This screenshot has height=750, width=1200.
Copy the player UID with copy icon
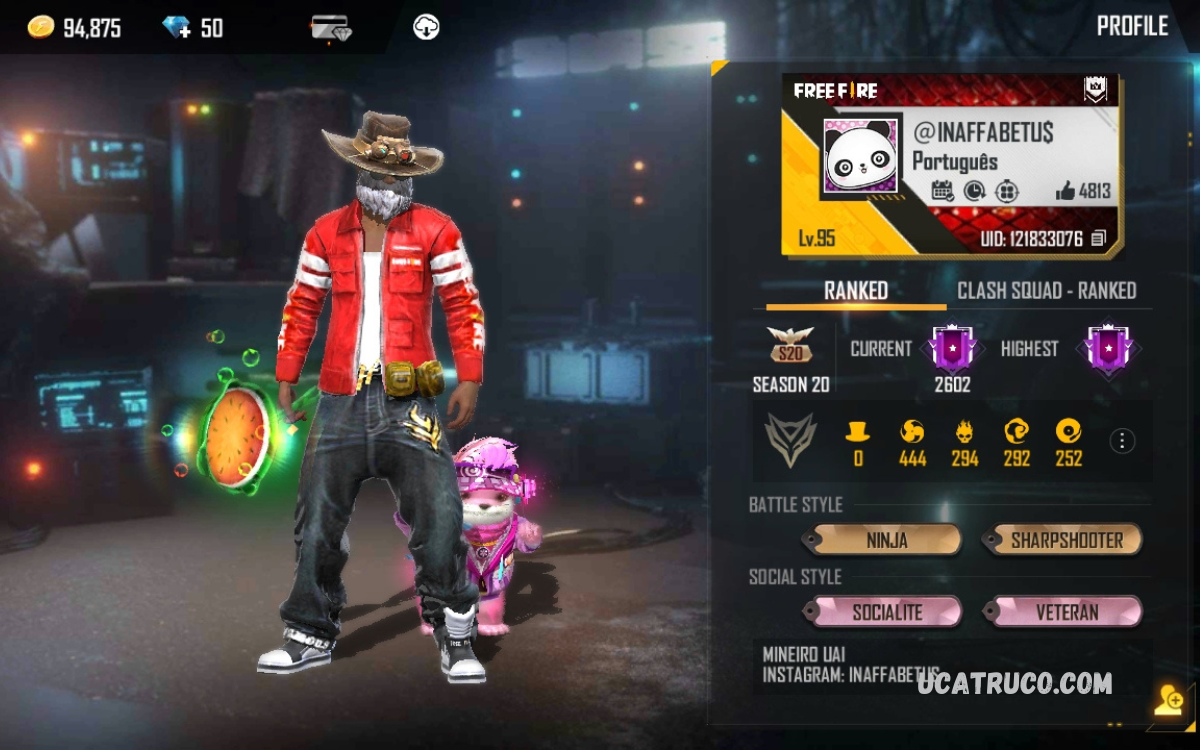1099,238
